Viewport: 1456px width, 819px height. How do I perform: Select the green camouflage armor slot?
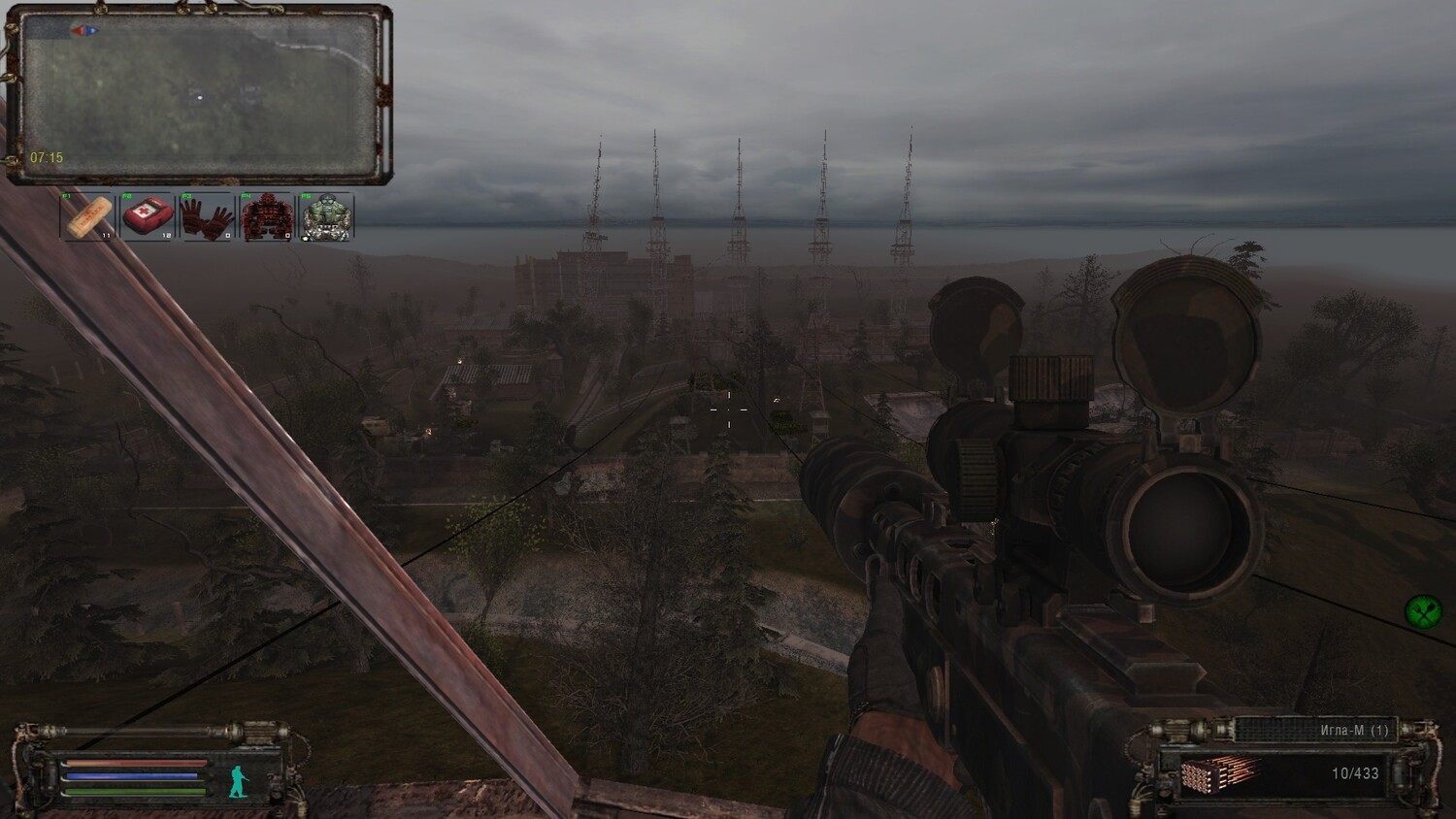coord(326,215)
